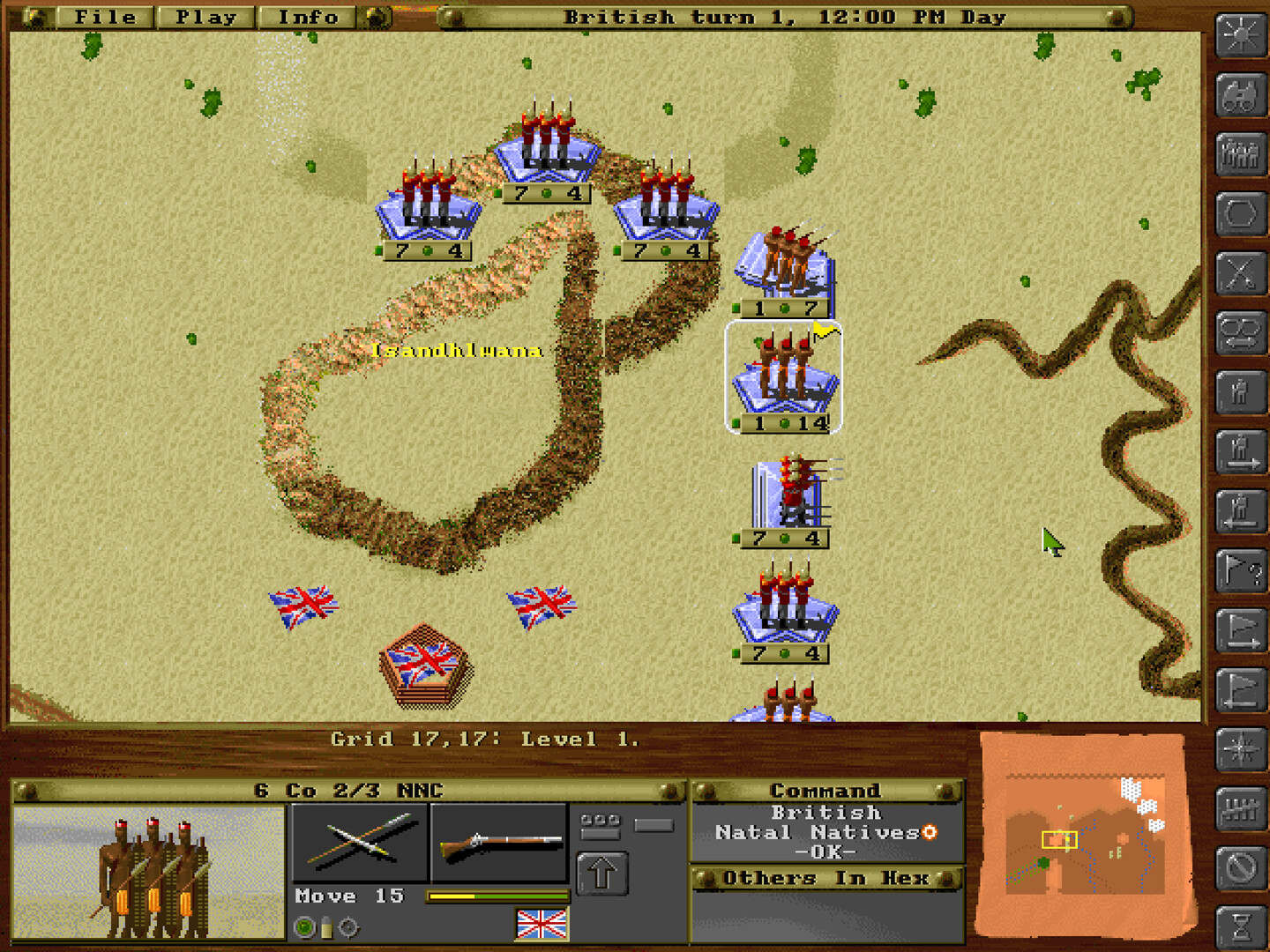Click the Info menu item
The image size is (1270, 952).
point(306,16)
